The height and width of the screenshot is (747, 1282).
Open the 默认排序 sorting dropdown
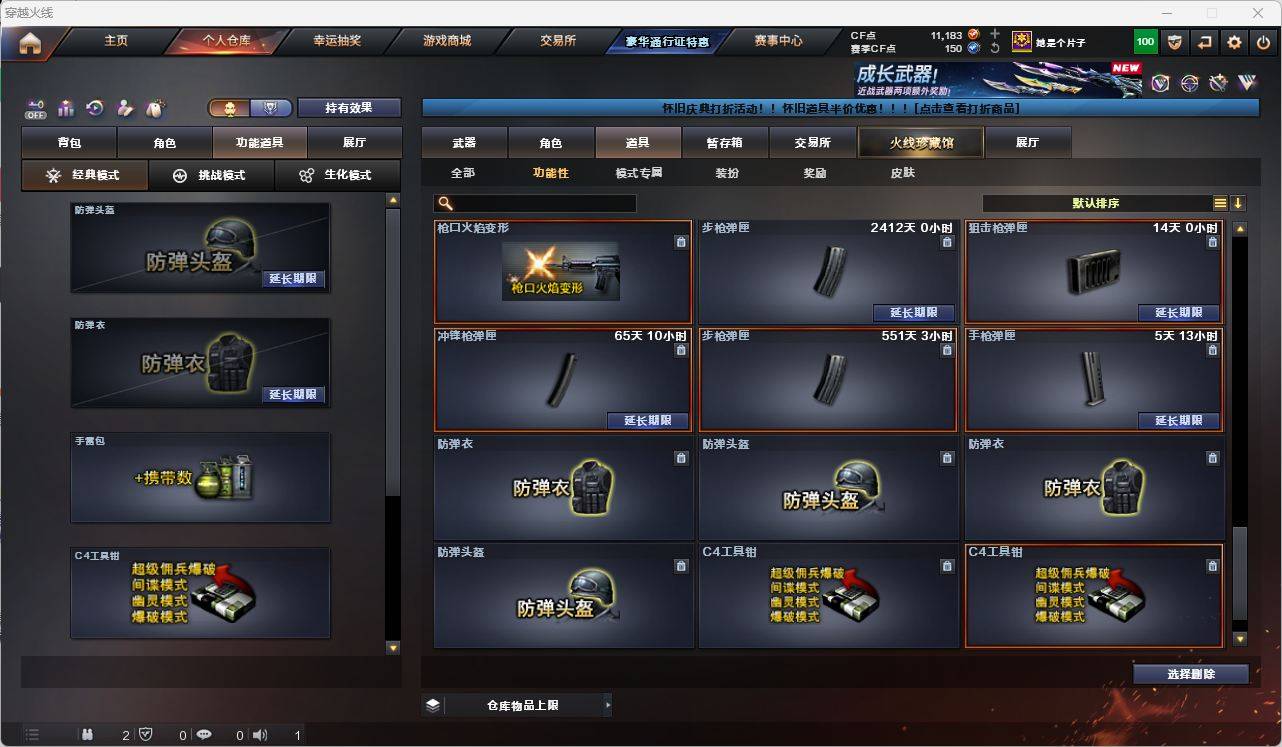click(1095, 203)
